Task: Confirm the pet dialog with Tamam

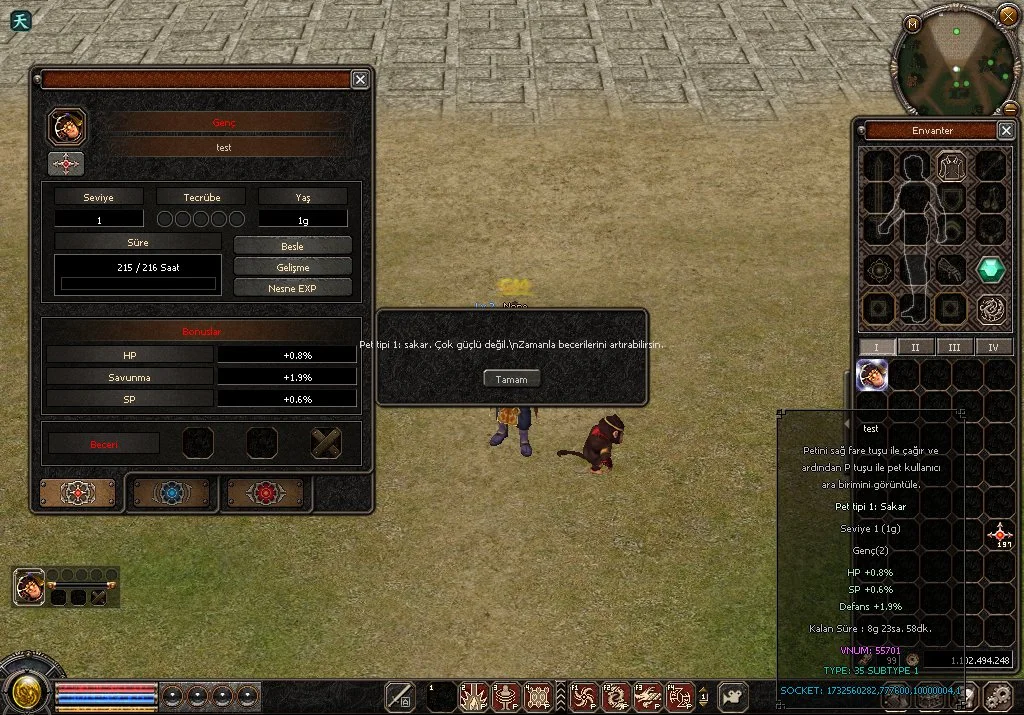Action: click(511, 379)
